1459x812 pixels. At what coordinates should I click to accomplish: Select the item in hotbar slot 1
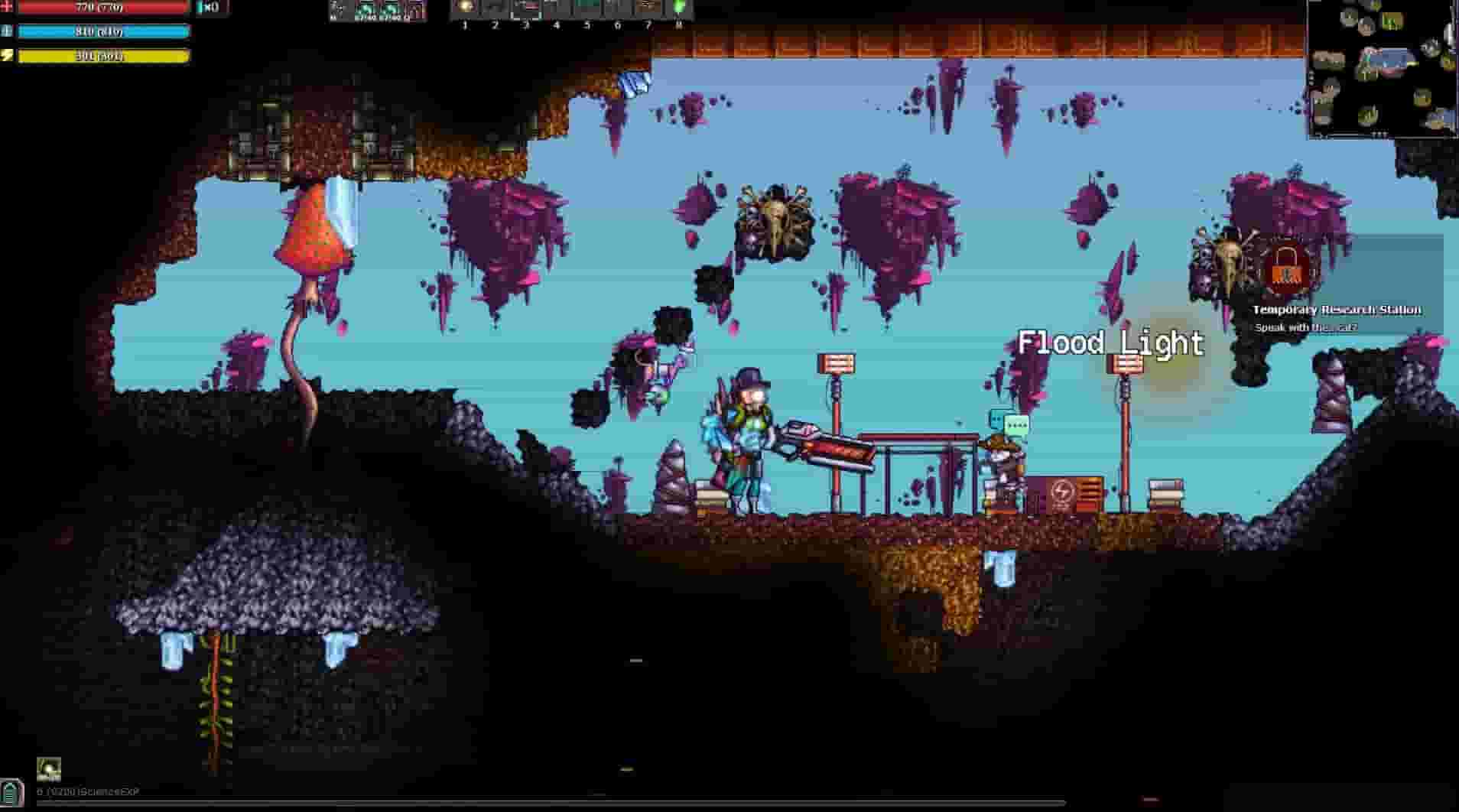point(464,9)
